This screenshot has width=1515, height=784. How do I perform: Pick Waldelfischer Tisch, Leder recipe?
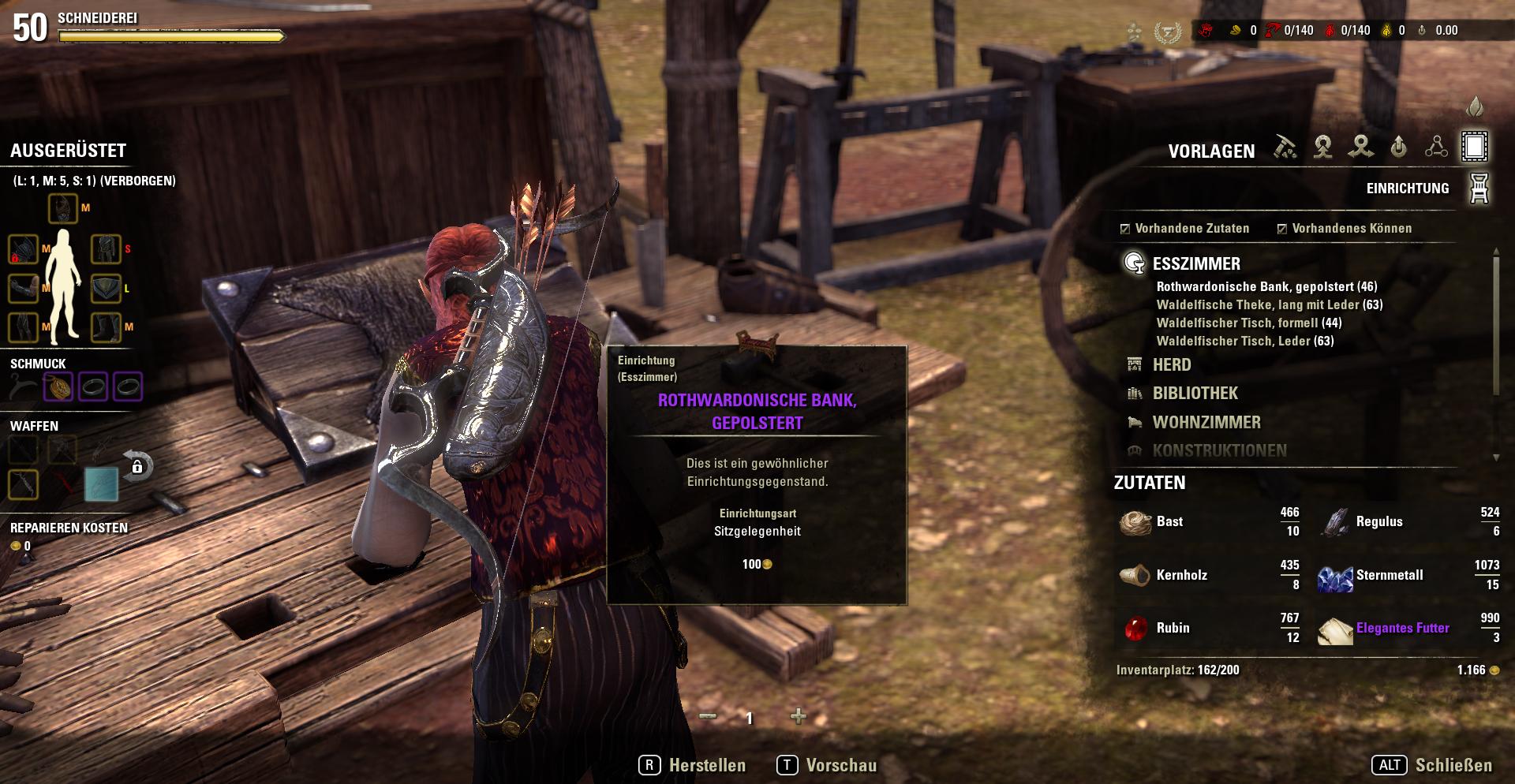[1244, 341]
